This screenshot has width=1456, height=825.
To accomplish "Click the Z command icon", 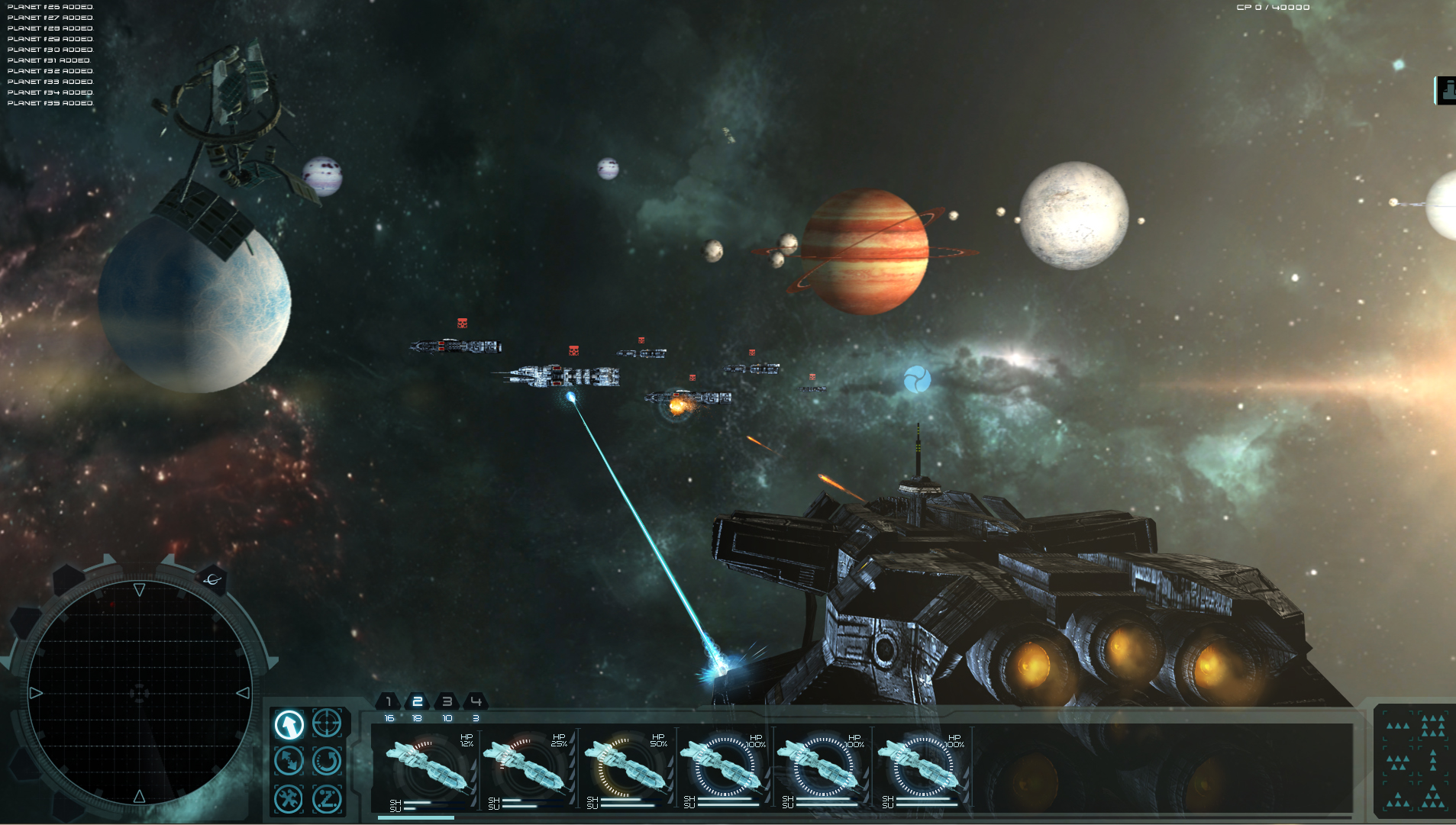I will [327, 799].
